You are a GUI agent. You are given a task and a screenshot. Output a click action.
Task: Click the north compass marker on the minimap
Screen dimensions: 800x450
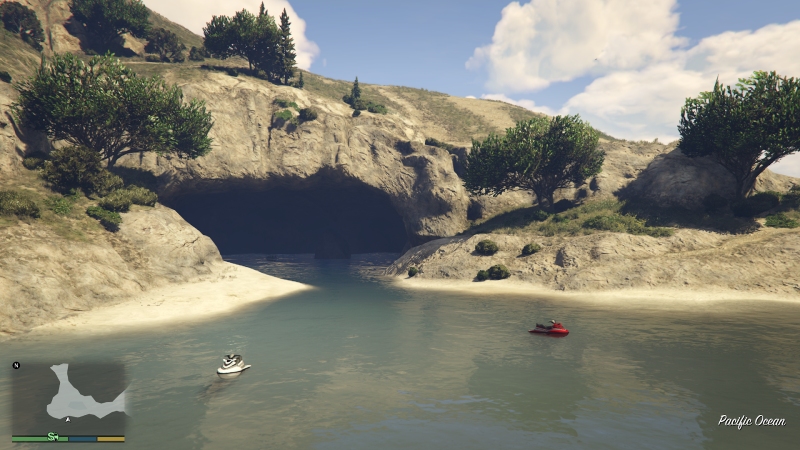[x=16, y=366]
